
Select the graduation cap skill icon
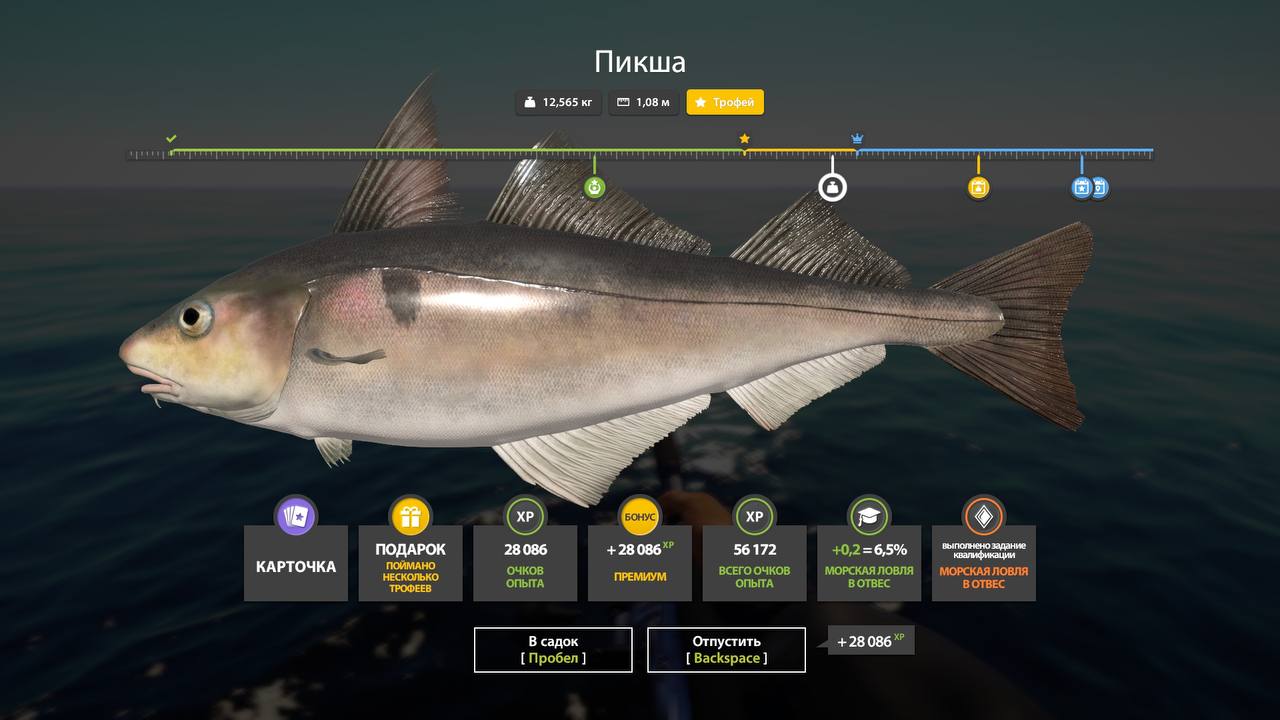(868, 517)
